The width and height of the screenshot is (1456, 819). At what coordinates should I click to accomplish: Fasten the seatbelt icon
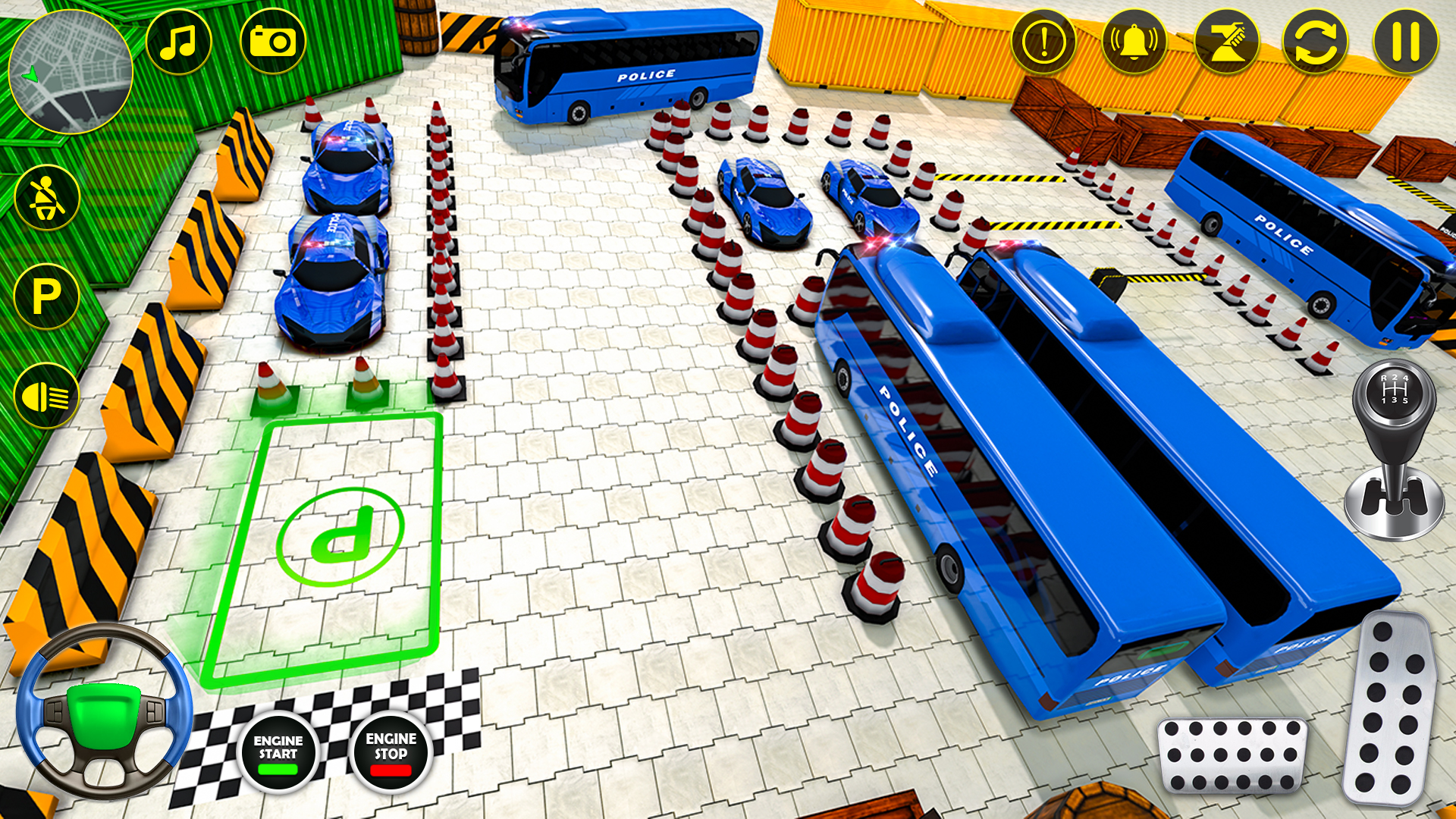coord(47,196)
